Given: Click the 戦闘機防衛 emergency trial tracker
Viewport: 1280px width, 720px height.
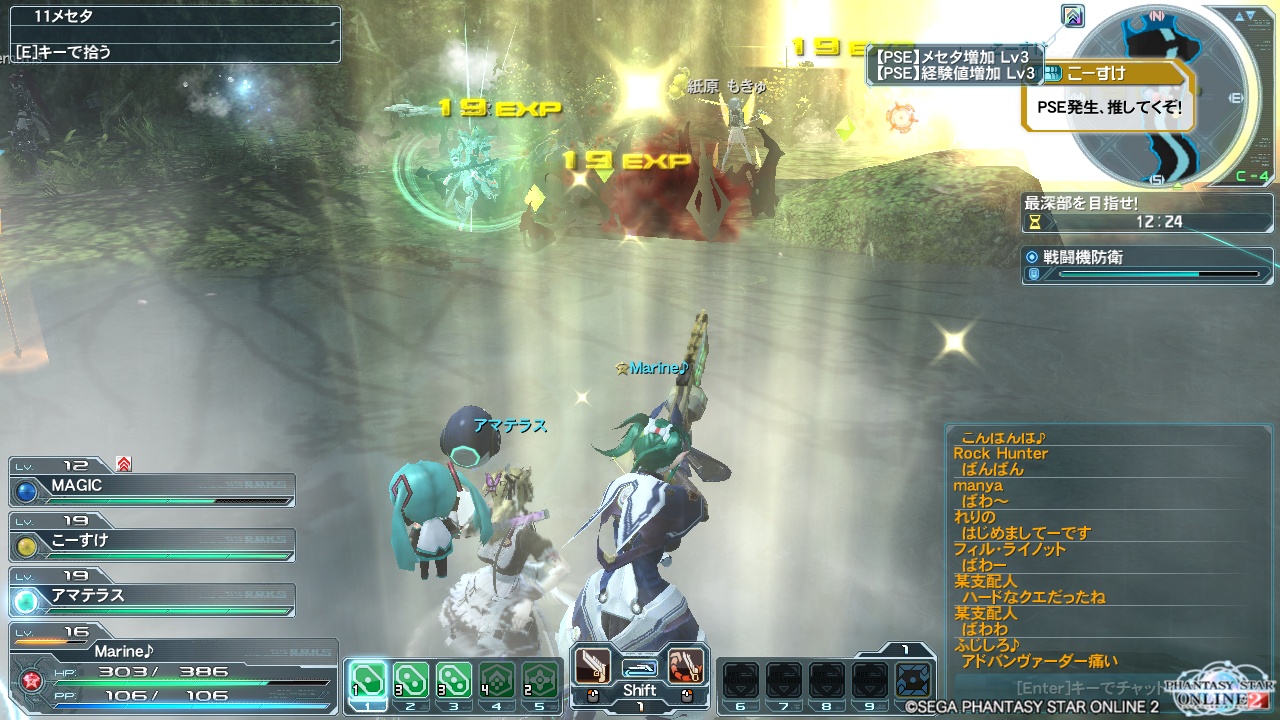Looking at the screenshot, I should click(x=1146, y=265).
